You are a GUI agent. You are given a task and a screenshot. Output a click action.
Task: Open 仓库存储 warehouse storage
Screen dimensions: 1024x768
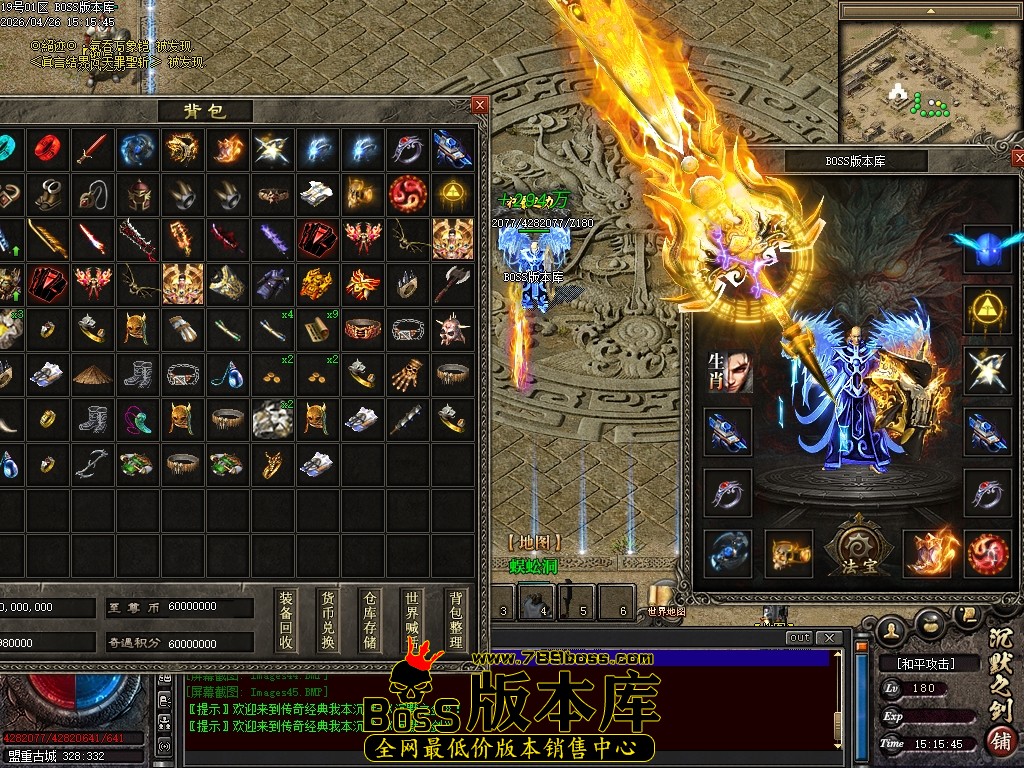pos(370,620)
